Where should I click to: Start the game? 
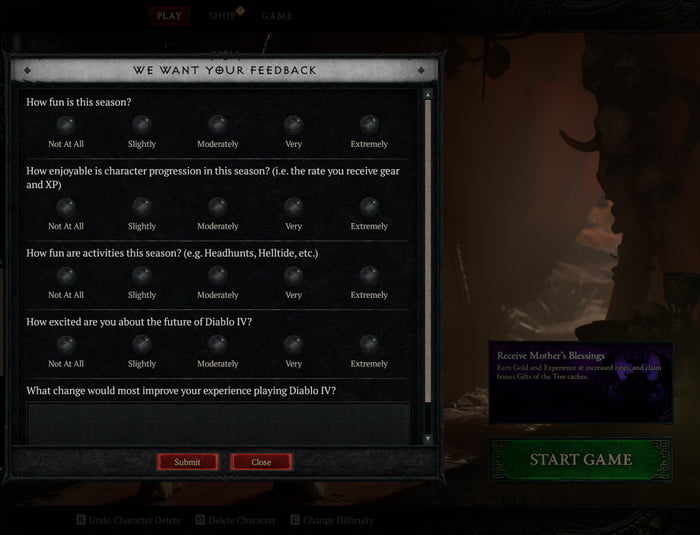pos(580,460)
